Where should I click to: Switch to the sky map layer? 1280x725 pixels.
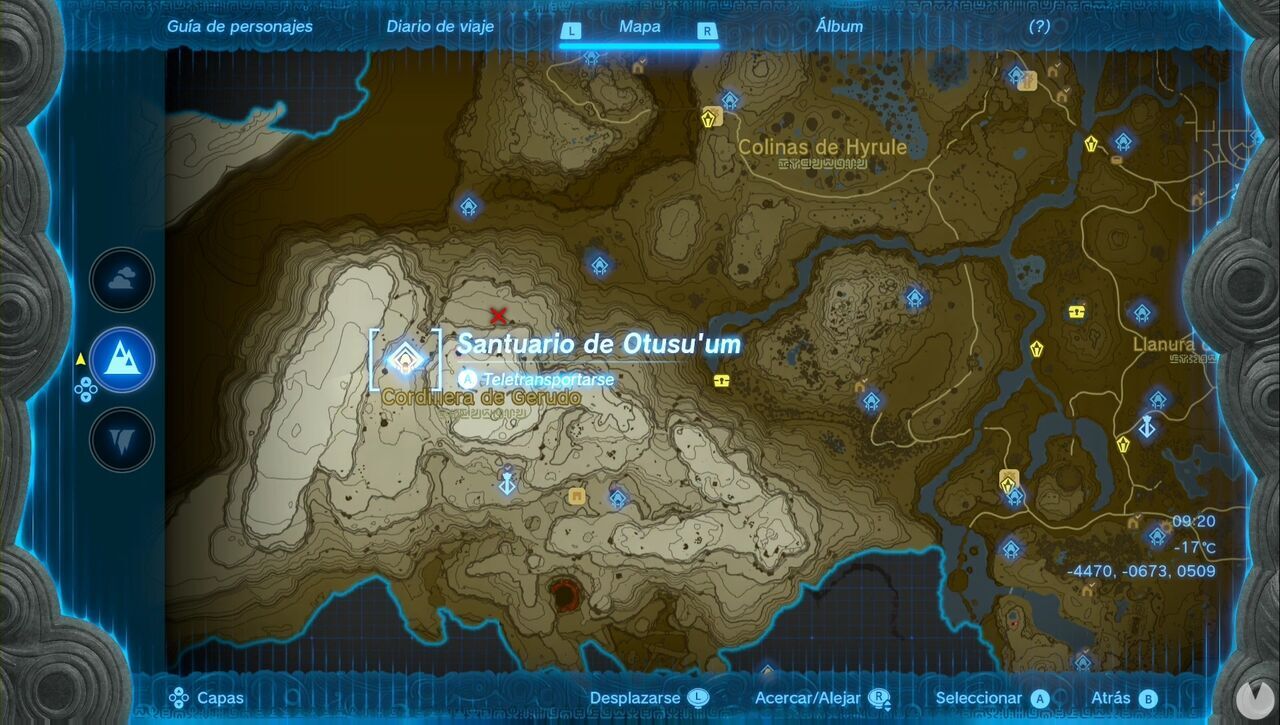pyautogui.click(x=120, y=280)
